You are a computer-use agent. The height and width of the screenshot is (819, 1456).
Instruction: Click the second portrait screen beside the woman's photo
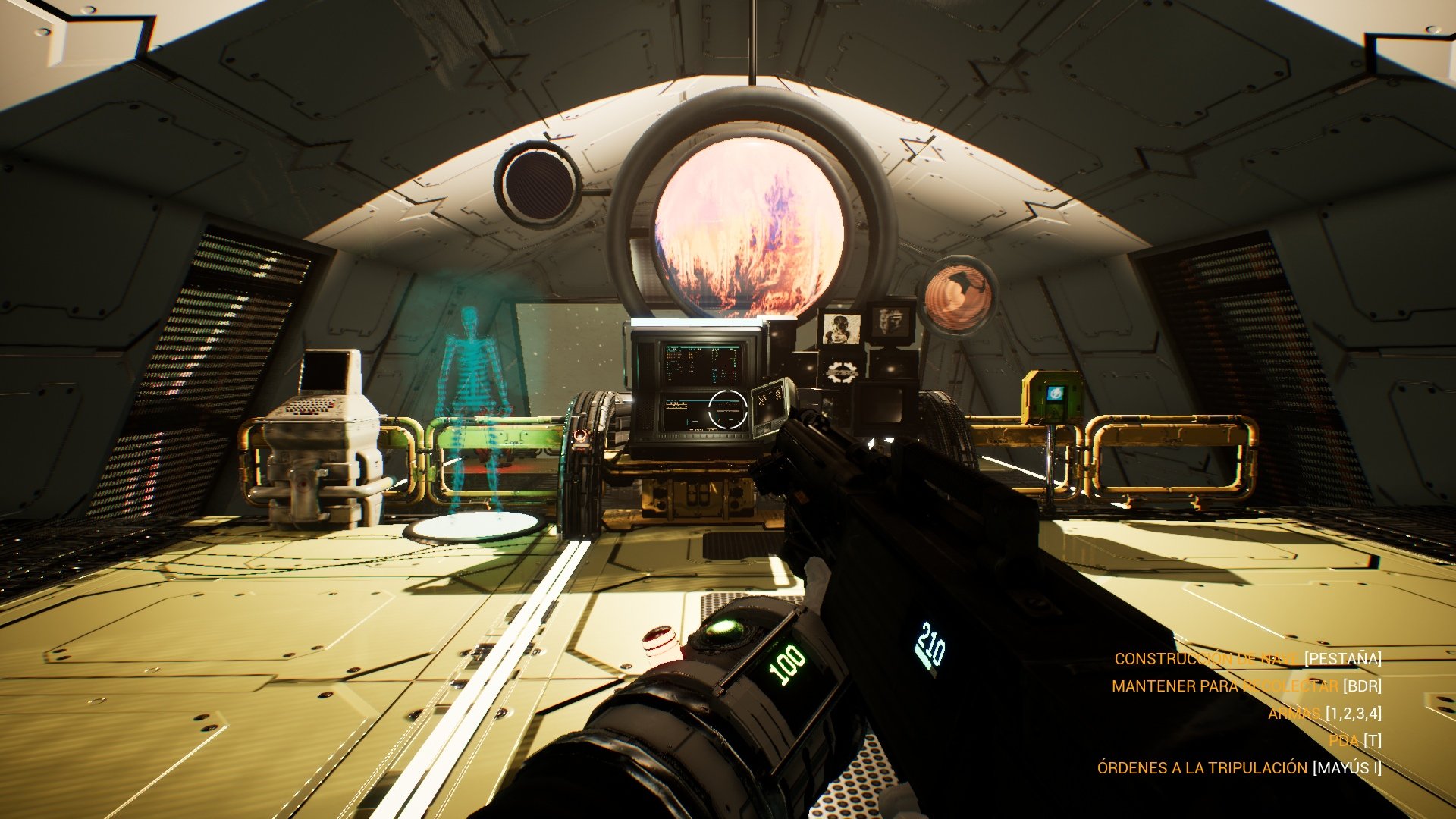point(890,324)
